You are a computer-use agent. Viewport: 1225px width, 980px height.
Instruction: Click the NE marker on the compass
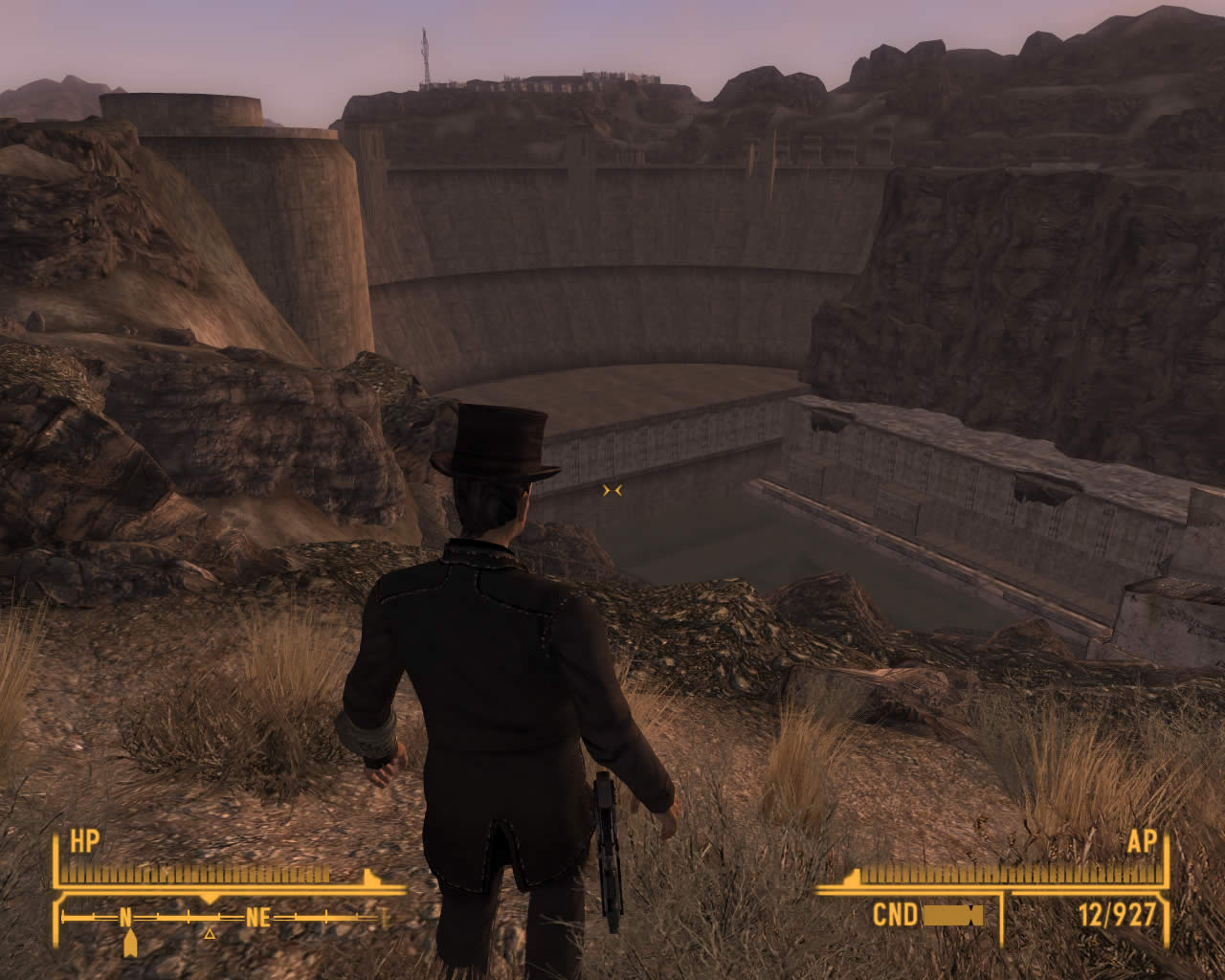tap(257, 917)
